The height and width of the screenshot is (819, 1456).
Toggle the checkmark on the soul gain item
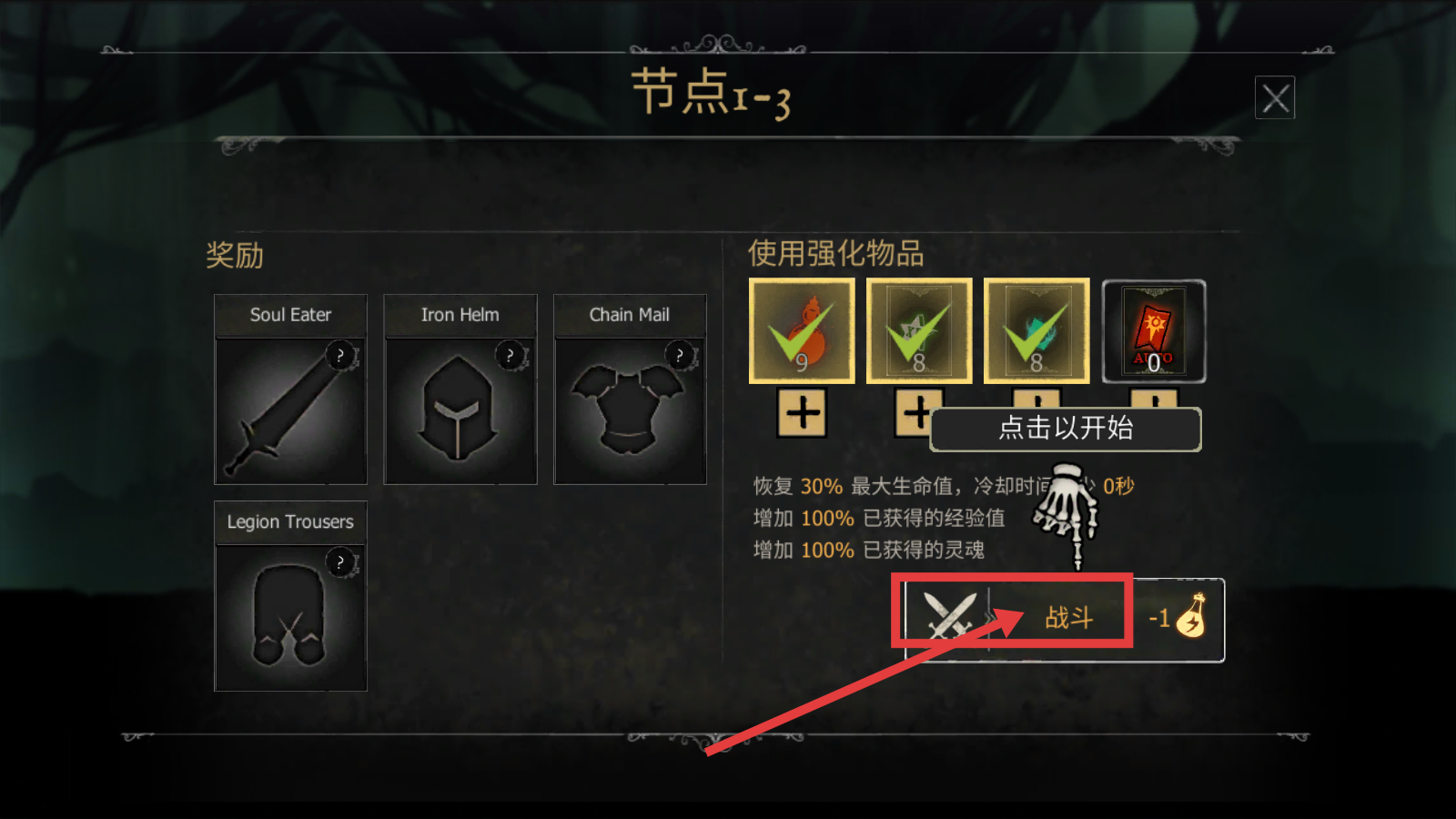click(x=1036, y=328)
